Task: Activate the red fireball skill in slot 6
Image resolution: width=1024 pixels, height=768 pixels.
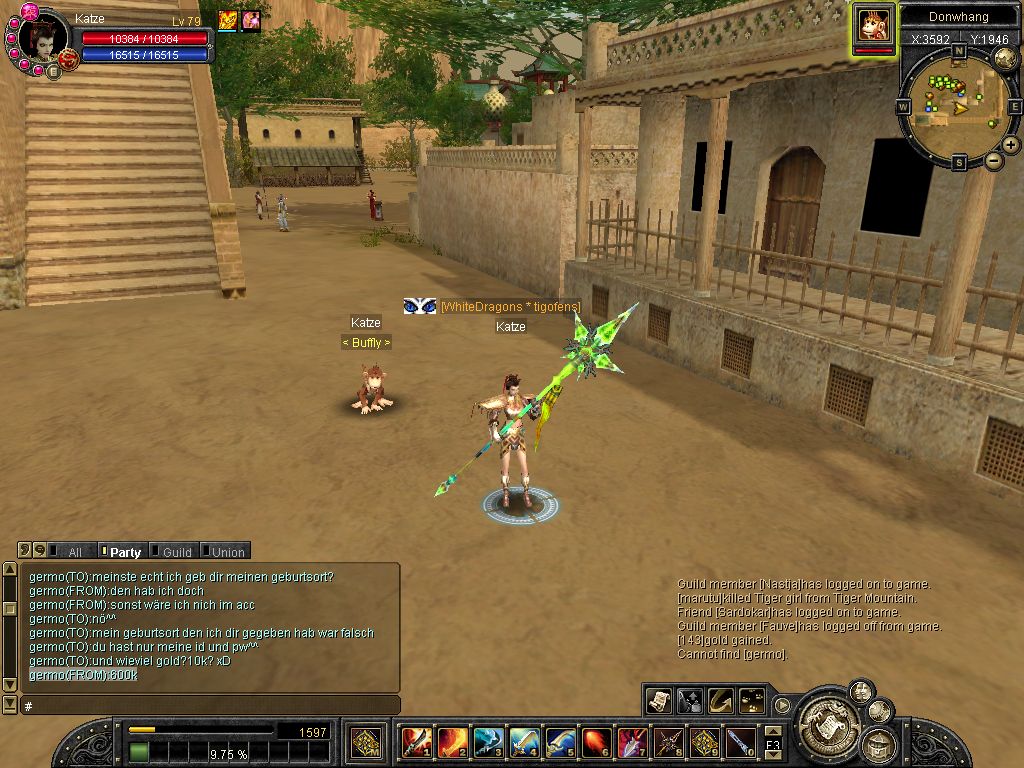Action: coord(596,742)
